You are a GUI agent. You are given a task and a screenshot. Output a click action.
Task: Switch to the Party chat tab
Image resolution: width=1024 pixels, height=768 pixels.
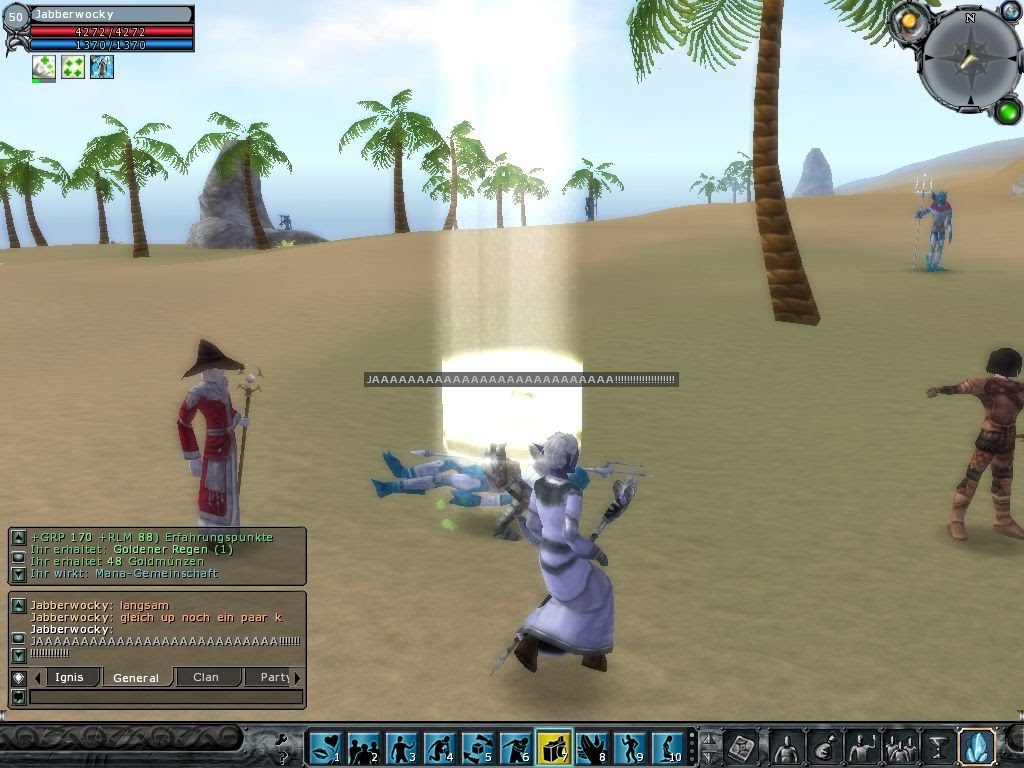(x=273, y=677)
